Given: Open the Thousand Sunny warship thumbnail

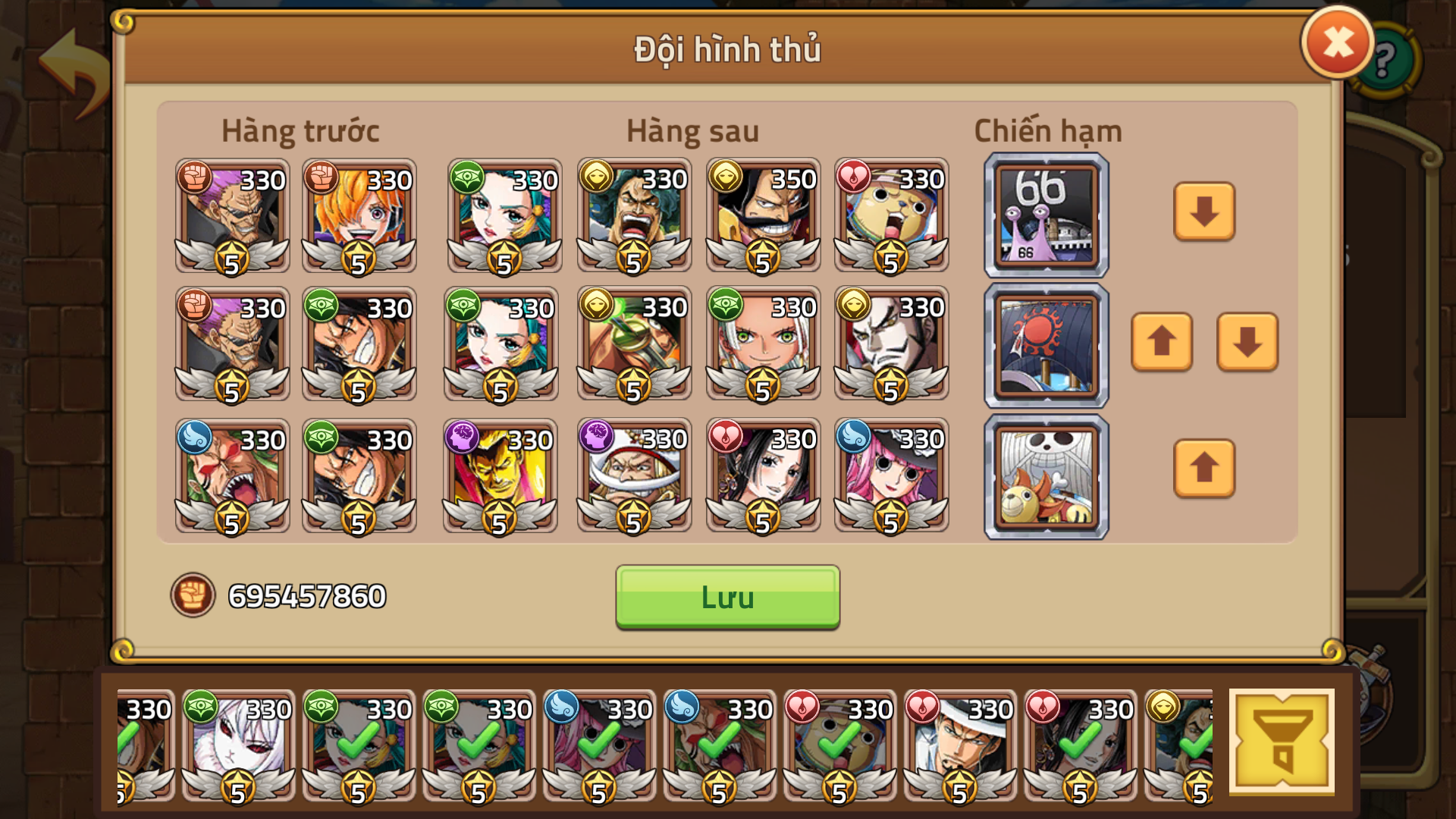Looking at the screenshot, I should pos(1045,476).
